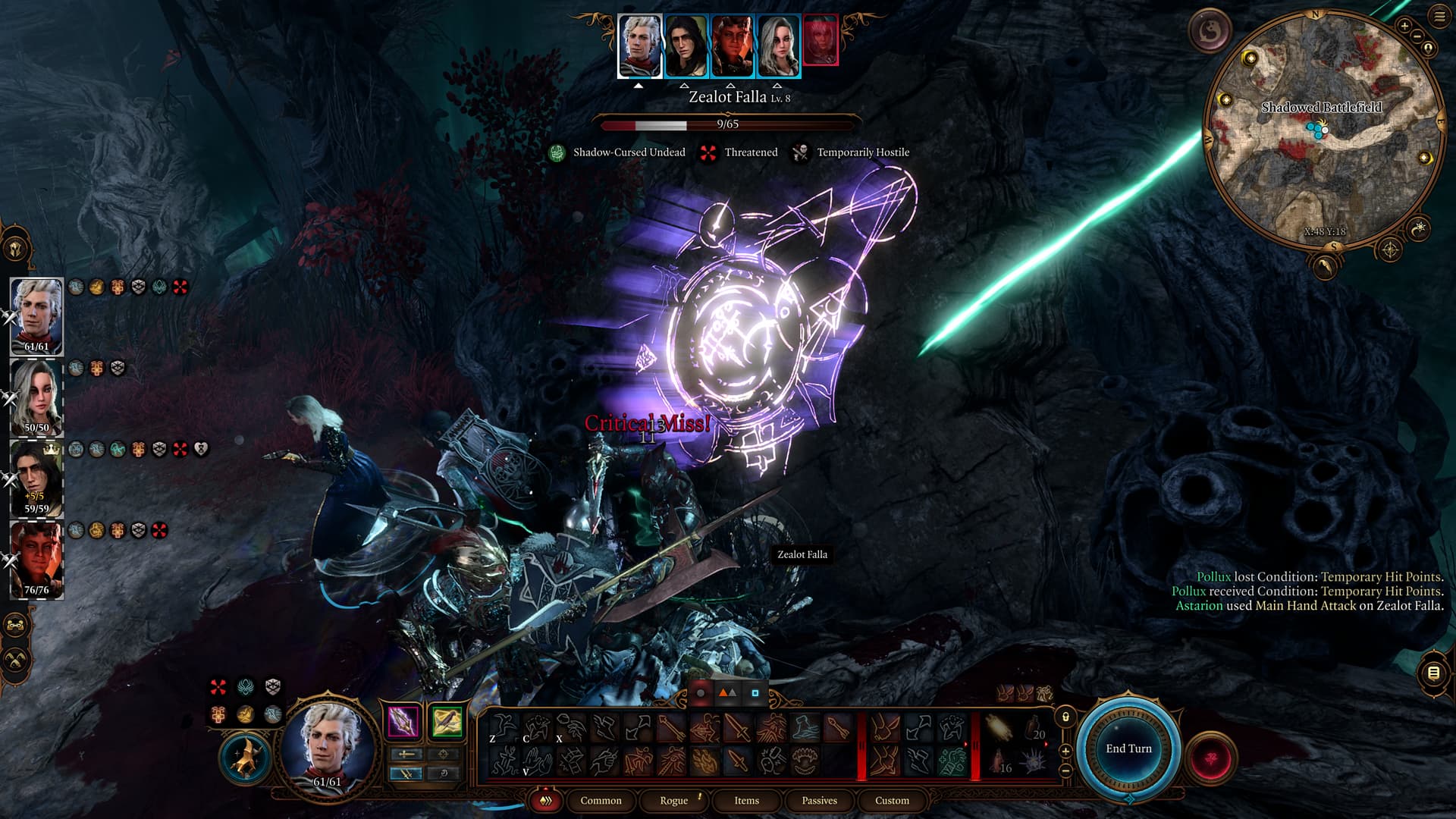Viewport: 1456px width, 819px height.
Task: Click Zealot Falla's portrait in turn order
Action: click(x=821, y=42)
